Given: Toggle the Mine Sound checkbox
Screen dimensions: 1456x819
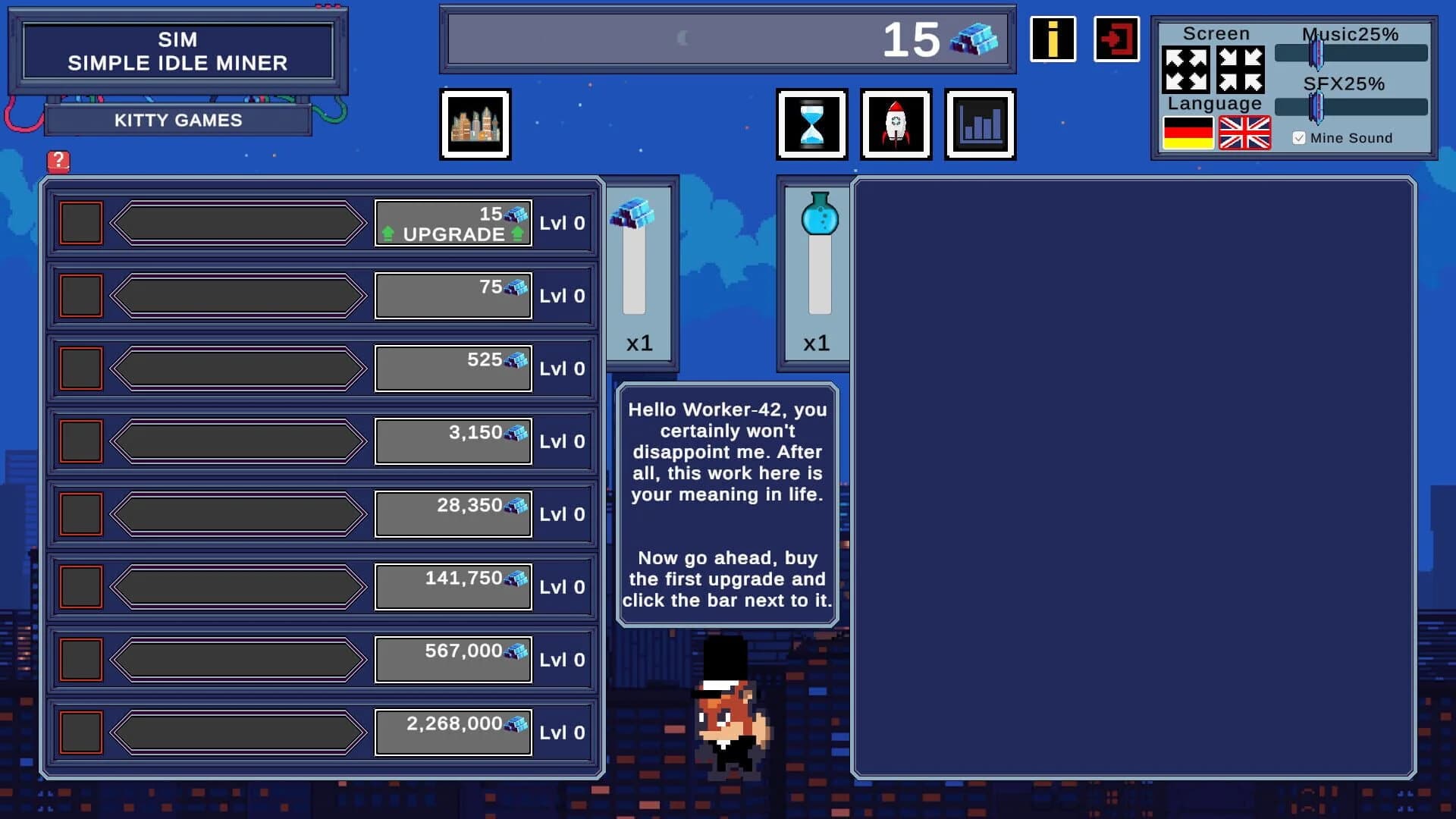Looking at the screenshot, I should 1299,137.
